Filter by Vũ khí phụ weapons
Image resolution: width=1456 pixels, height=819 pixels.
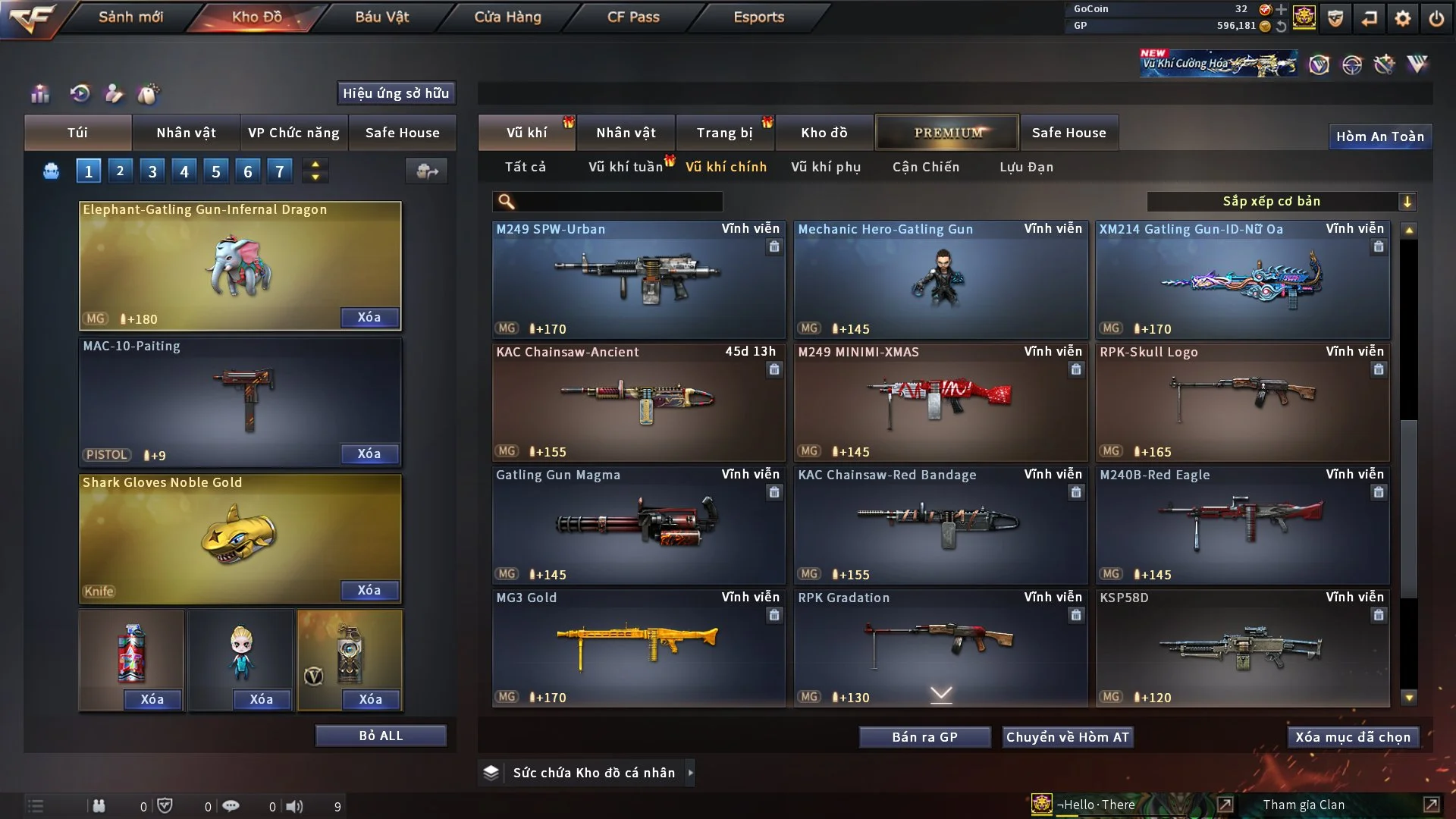tap(825, 167)
